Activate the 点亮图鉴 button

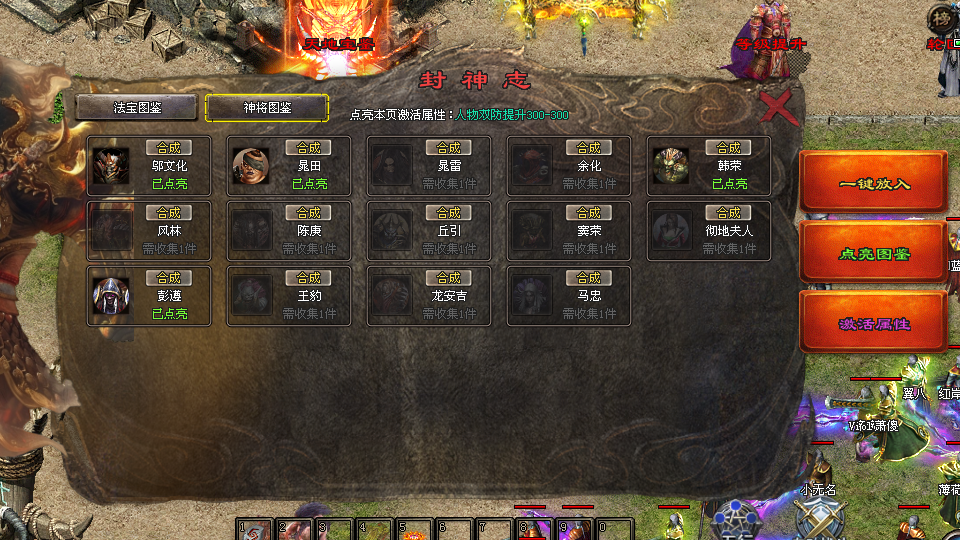pyautogui.click(x=873, y=254)
